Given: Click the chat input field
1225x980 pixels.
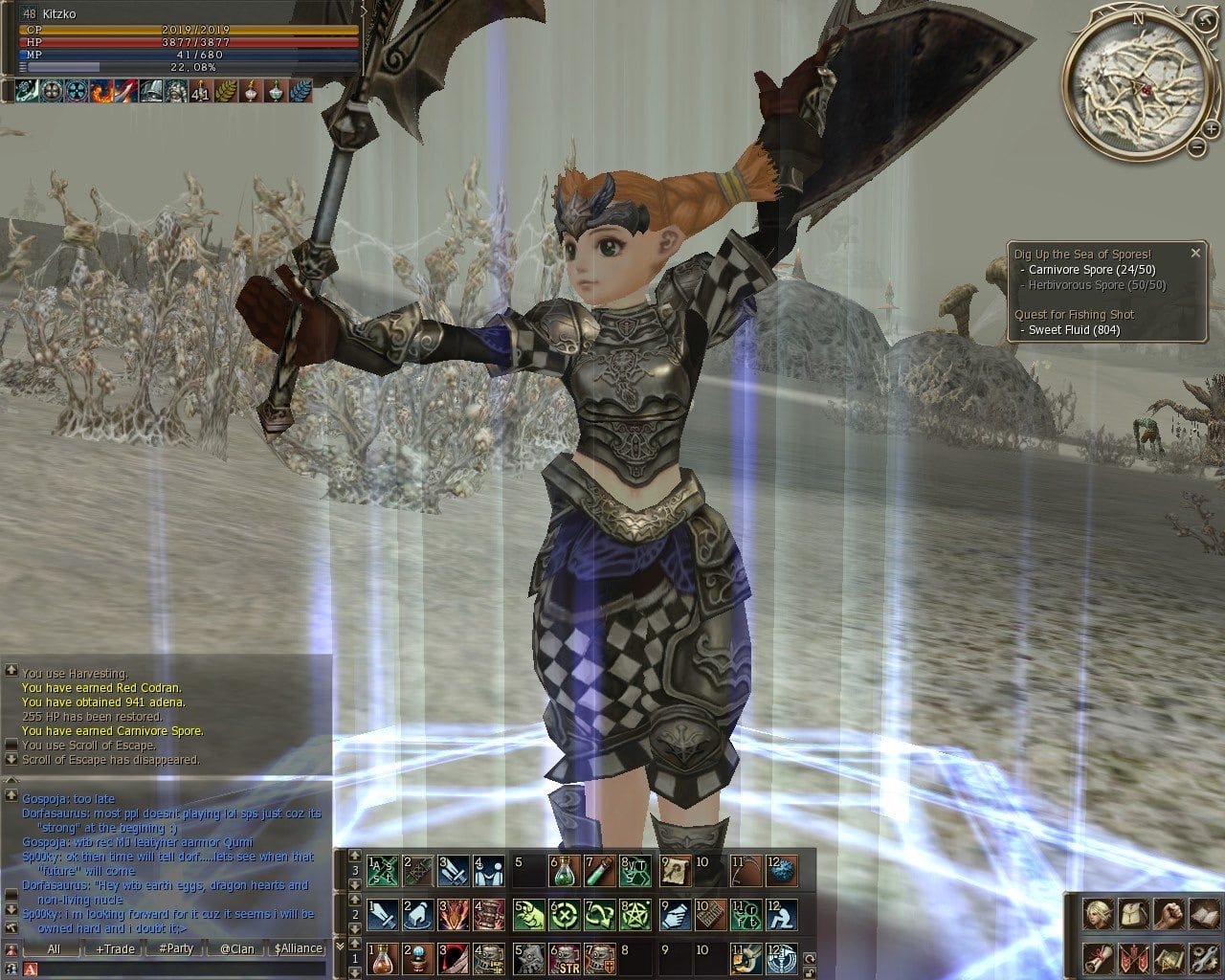Looking at the screenshot, I should coord(182,969).
